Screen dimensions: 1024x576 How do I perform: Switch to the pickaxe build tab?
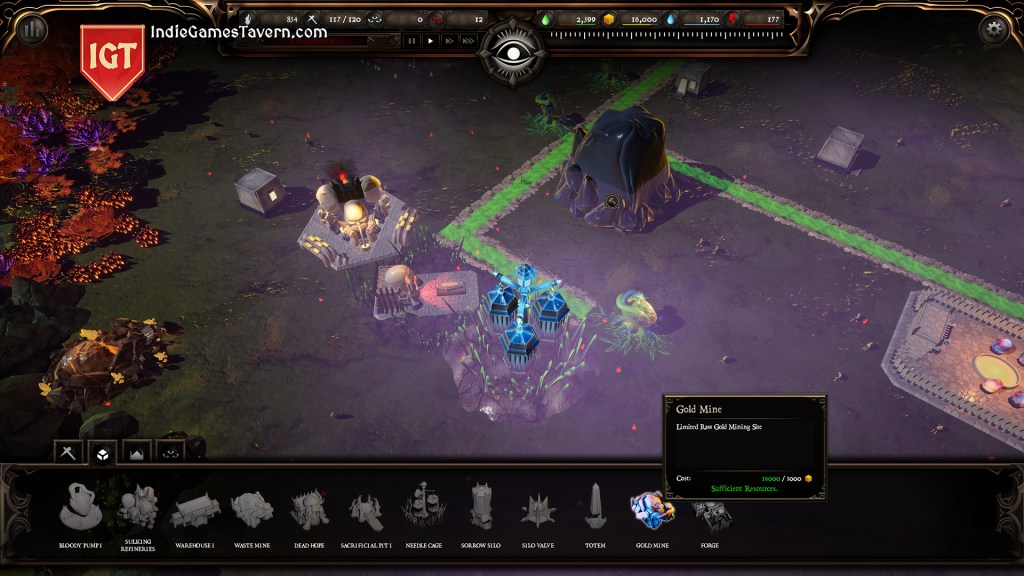(69, 453)
